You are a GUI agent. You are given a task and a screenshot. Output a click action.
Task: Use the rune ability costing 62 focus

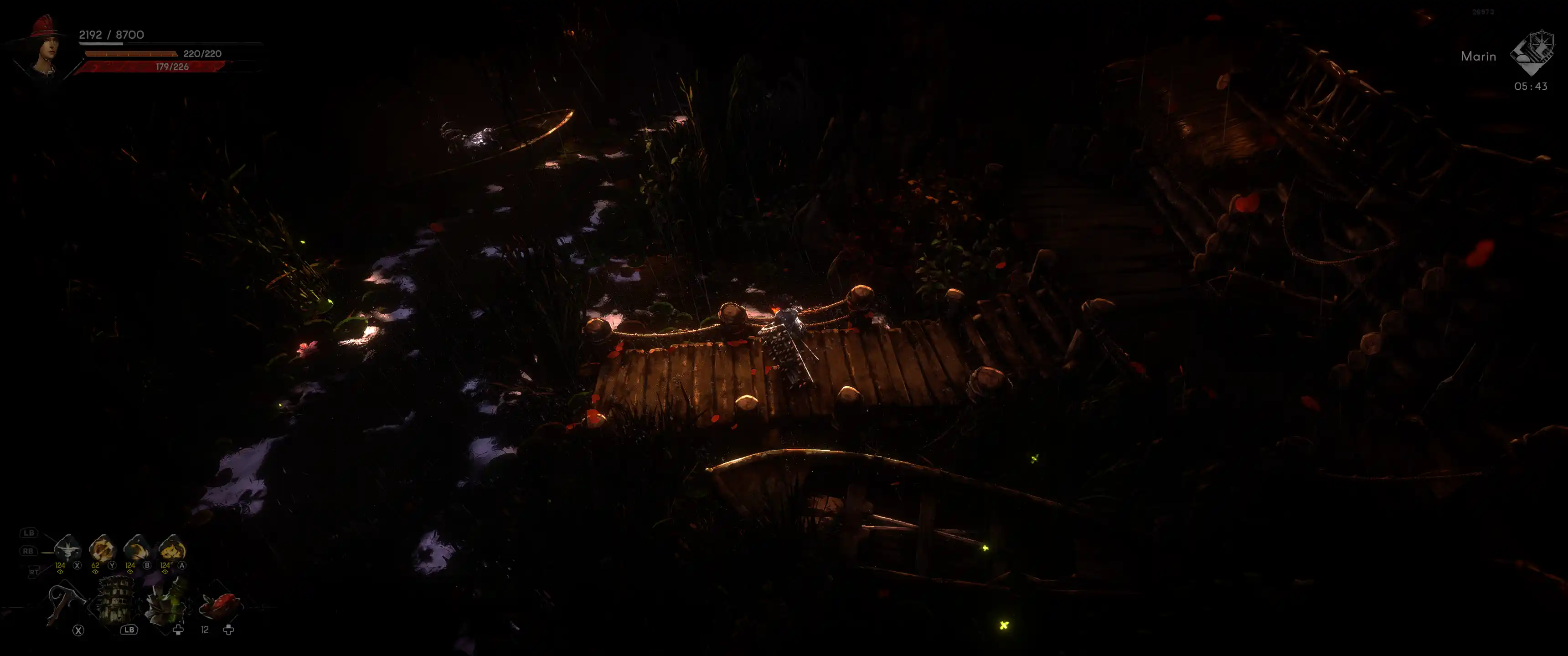click(102, 549)
